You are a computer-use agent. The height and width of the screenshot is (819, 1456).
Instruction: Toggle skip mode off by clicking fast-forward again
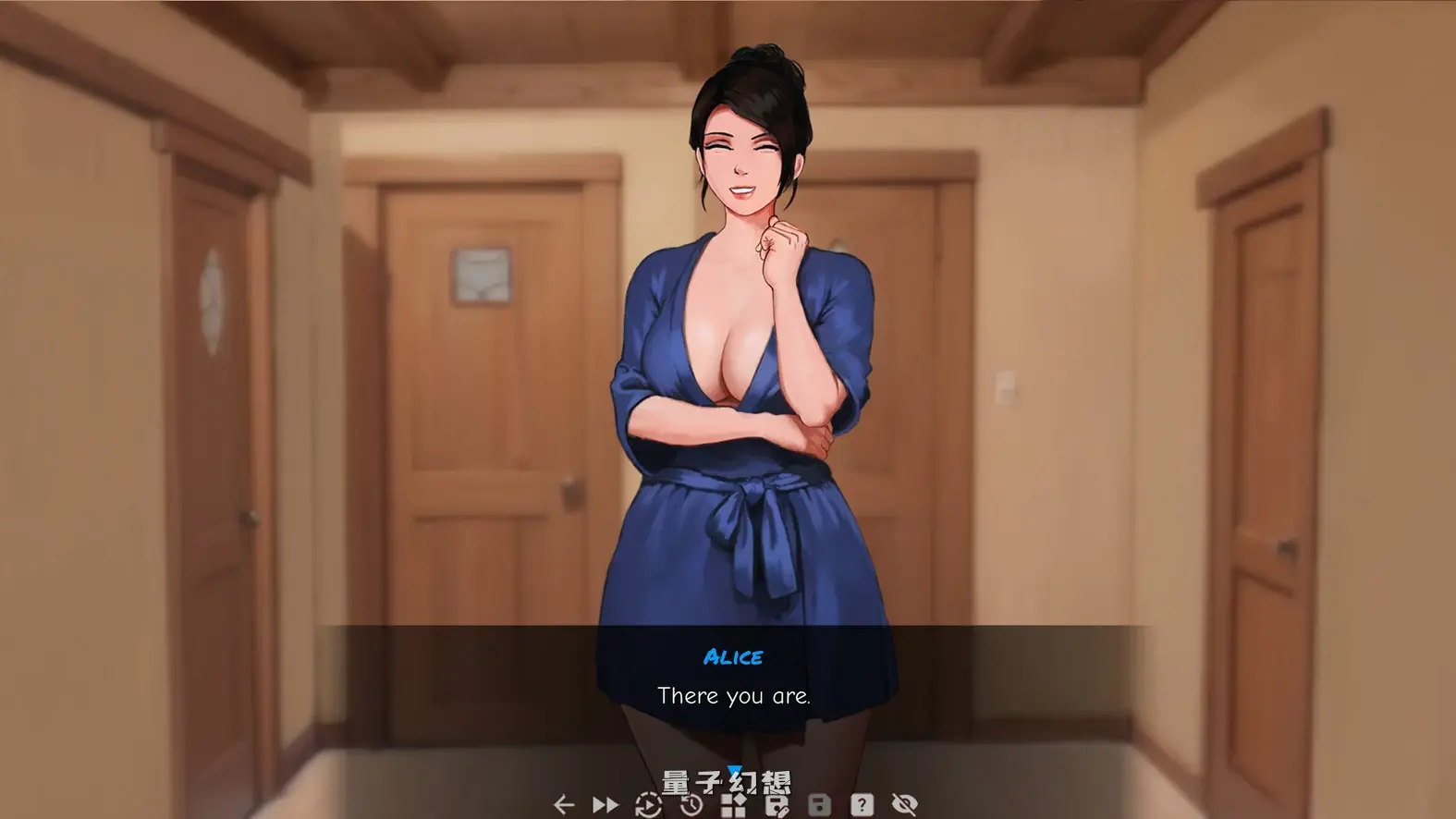[x=606, y=804]
